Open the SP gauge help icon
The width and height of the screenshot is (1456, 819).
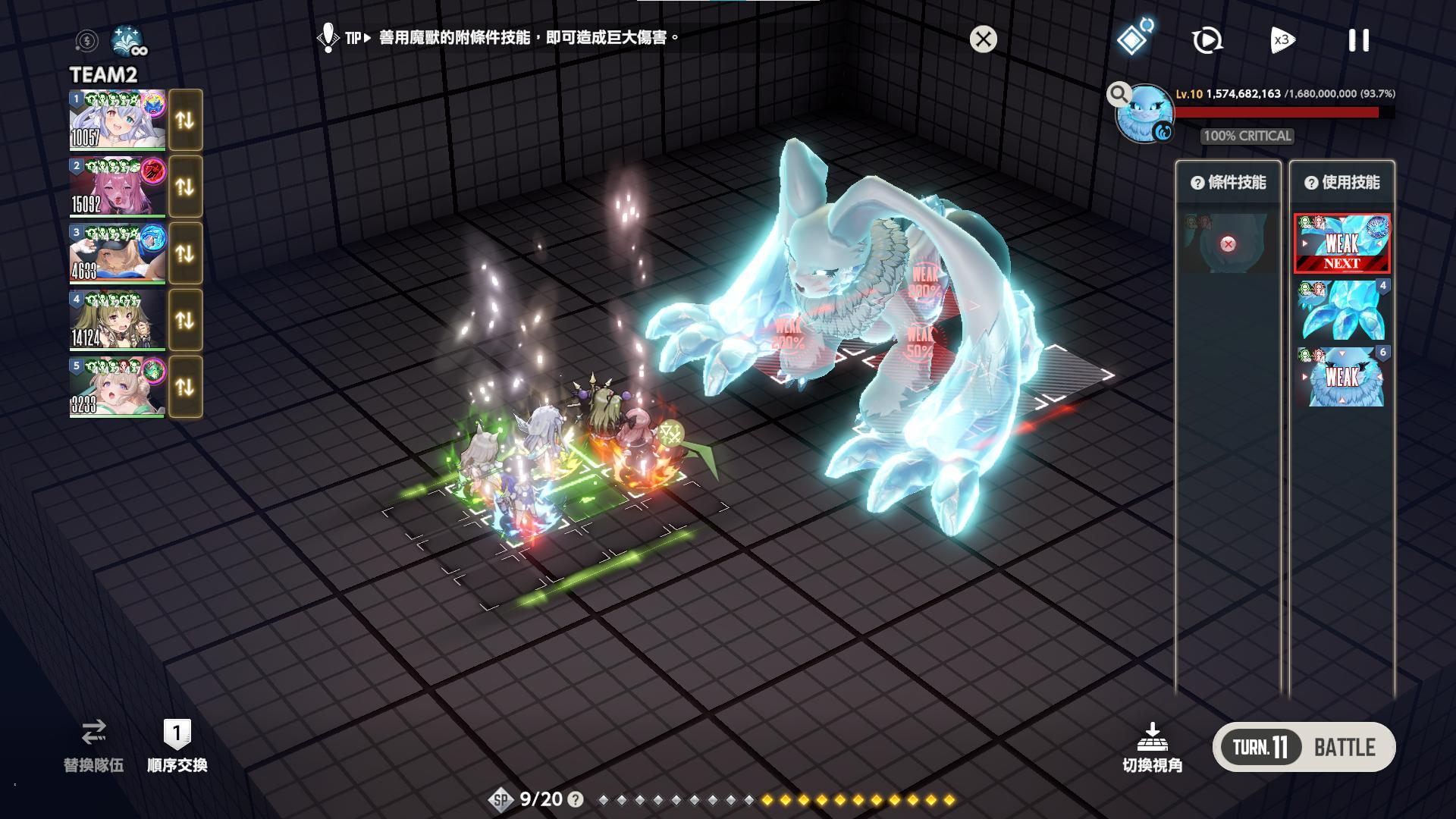pos(576,799)
